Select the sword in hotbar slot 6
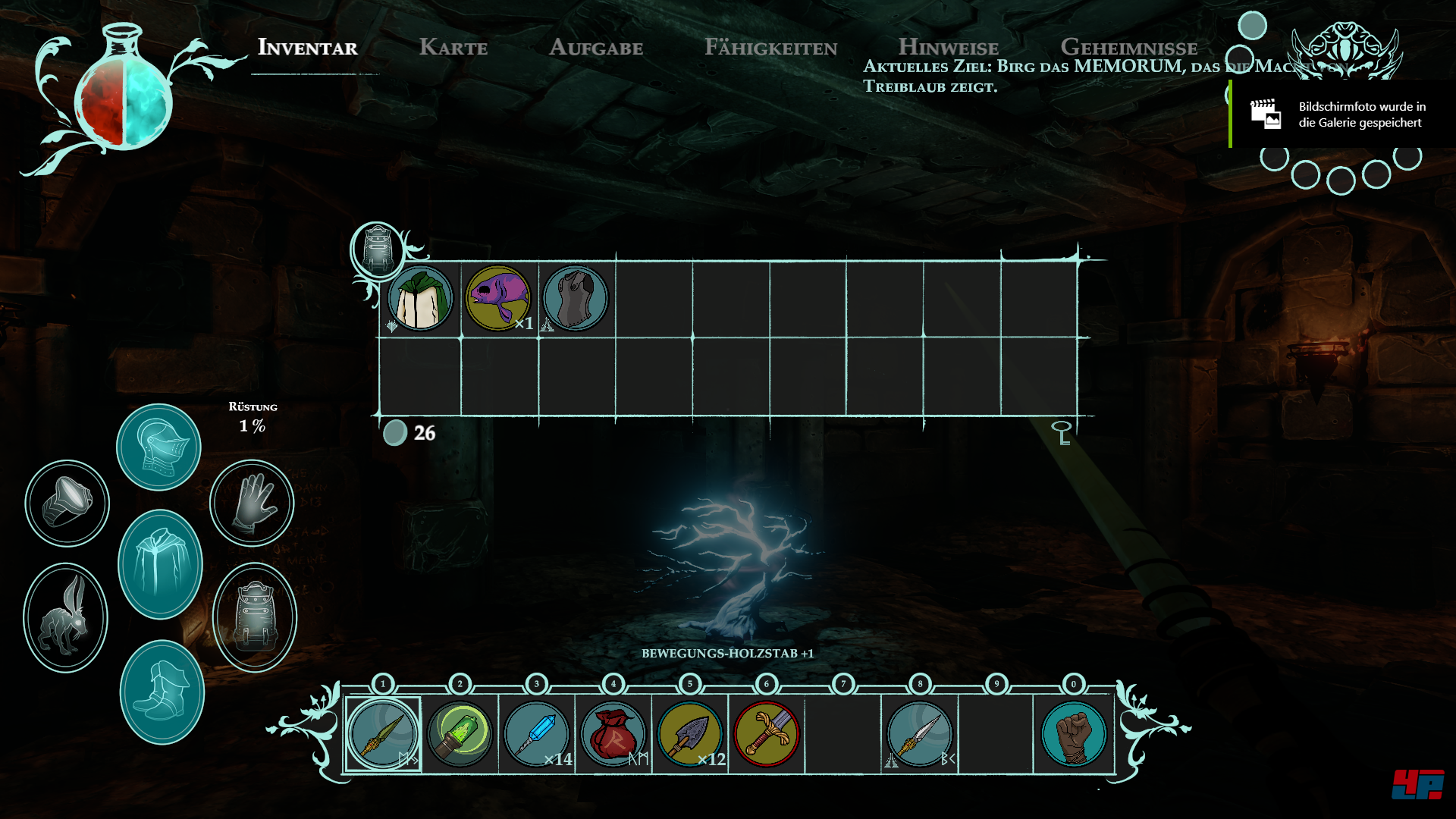This screenshot has height=819, width=1456. click(767, 734)
